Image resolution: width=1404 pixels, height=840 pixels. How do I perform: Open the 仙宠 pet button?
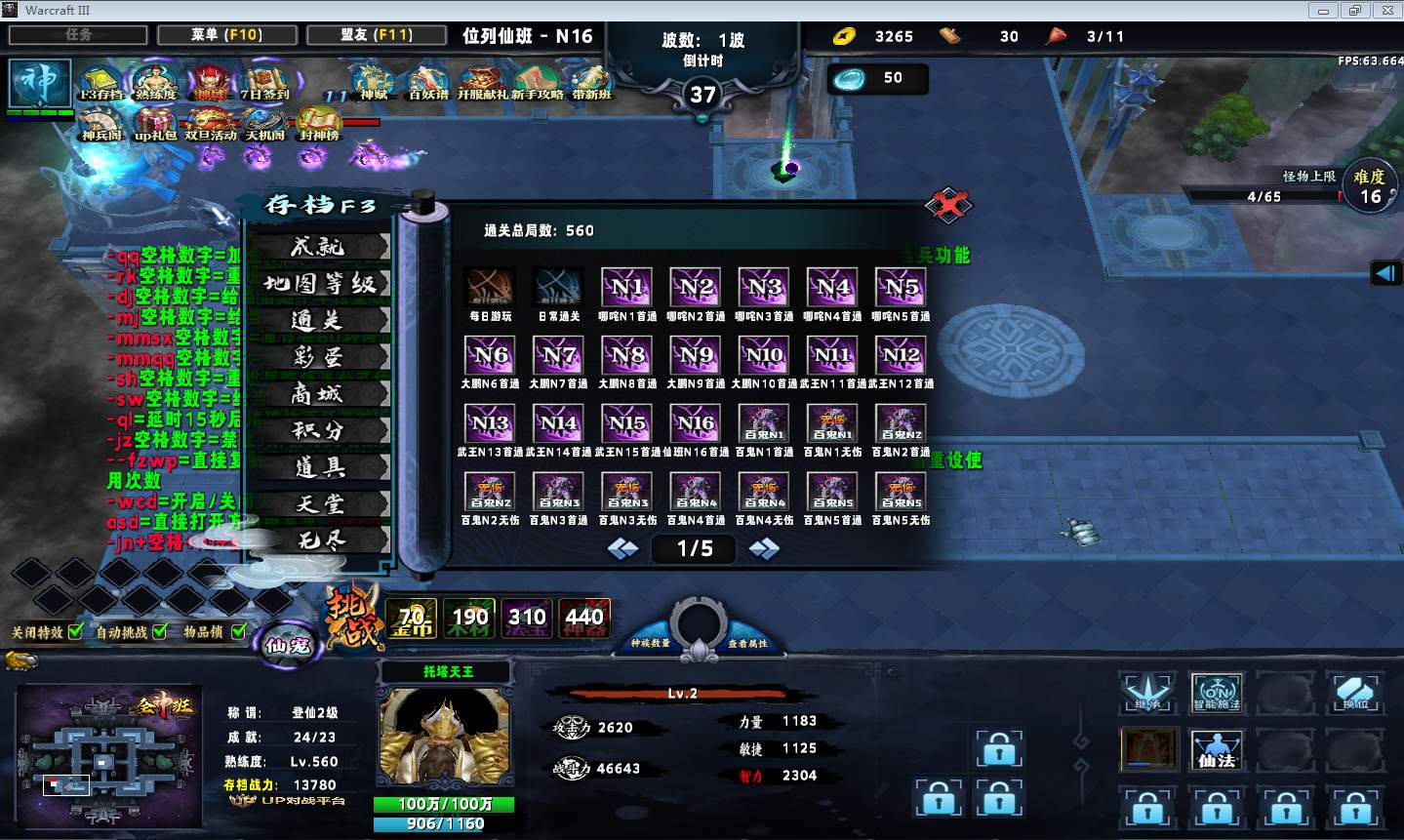click(x=287, y=644)
